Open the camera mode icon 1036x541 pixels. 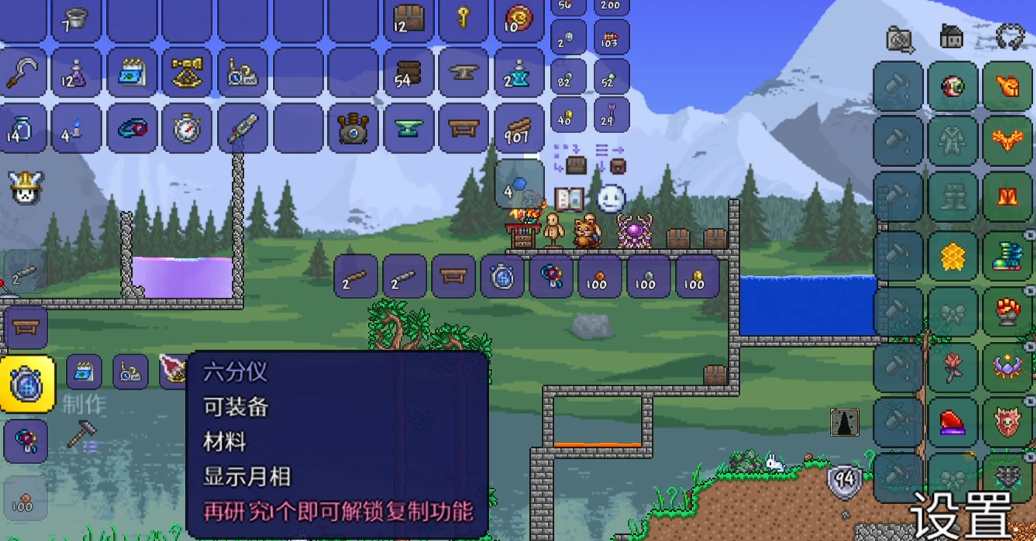pos(900,39)
